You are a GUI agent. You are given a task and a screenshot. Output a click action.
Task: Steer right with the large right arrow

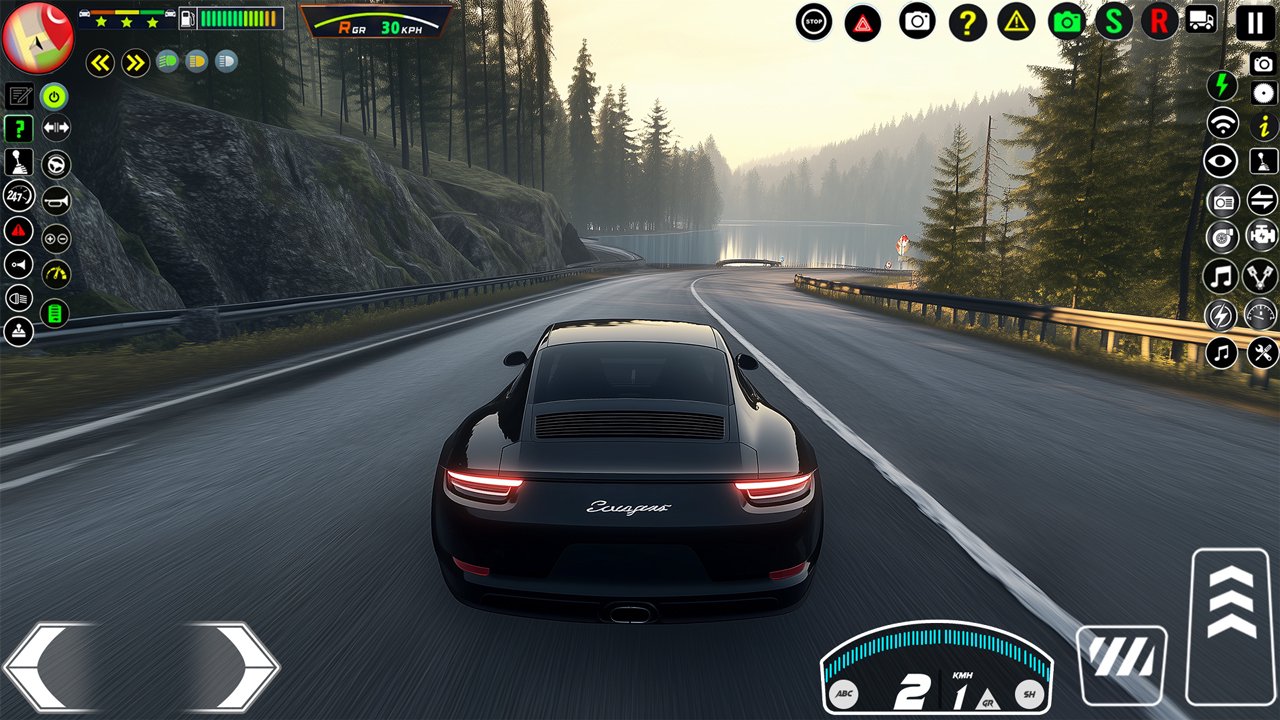(x=232, y=666)
